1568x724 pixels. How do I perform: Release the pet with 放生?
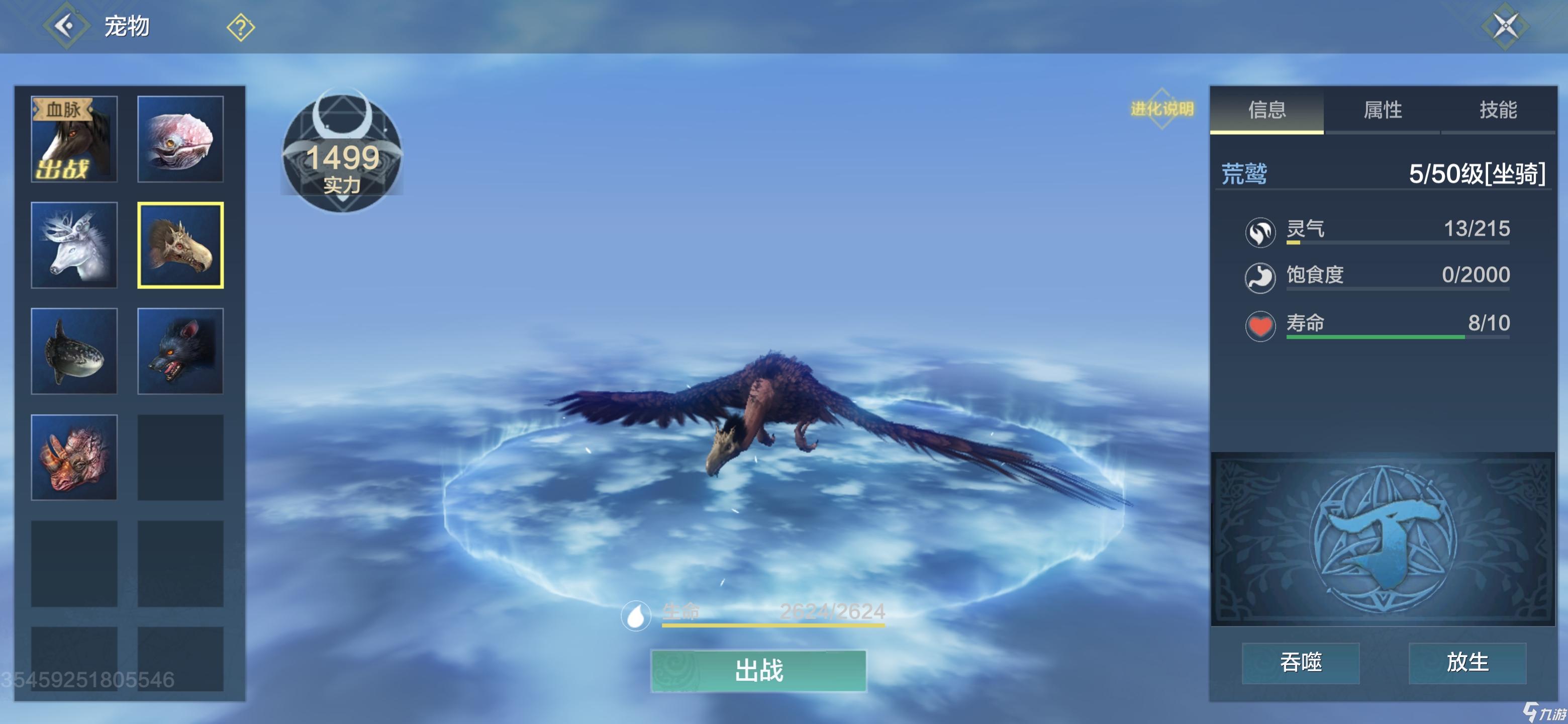coord(1467,663)
